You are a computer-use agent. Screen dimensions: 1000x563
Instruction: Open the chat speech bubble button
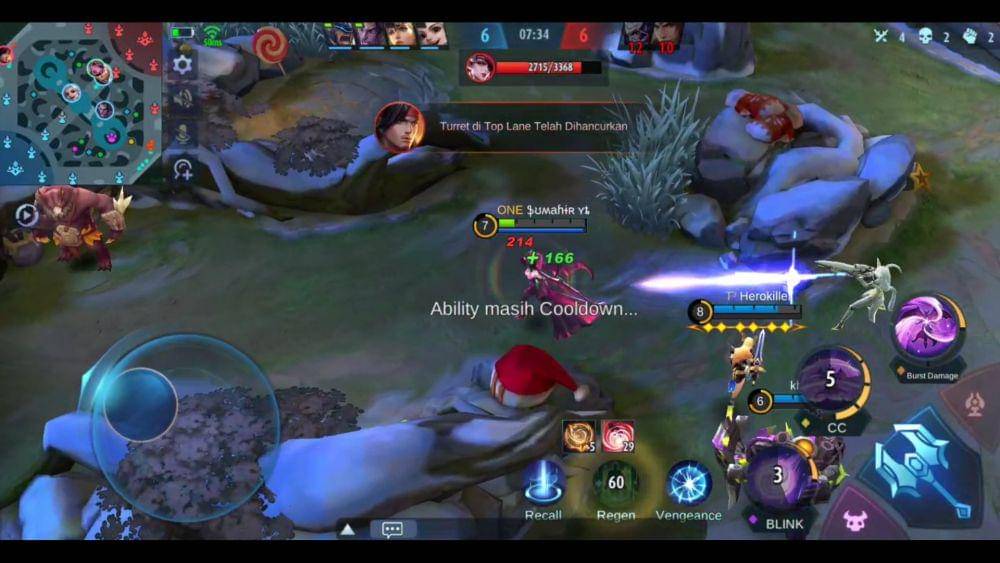[392, 529]
